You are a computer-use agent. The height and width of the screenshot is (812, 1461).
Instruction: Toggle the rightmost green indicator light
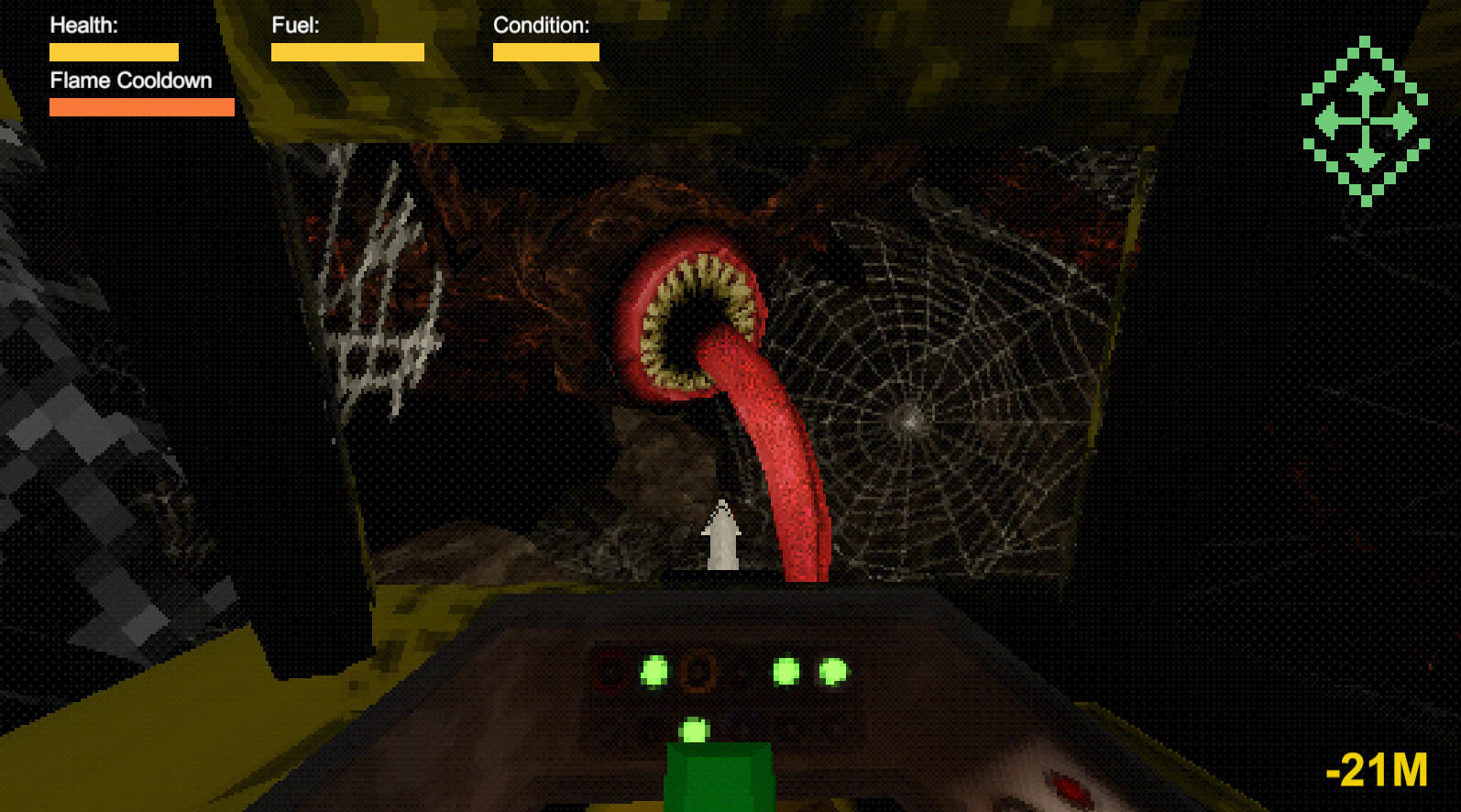[x=833, y=671]
